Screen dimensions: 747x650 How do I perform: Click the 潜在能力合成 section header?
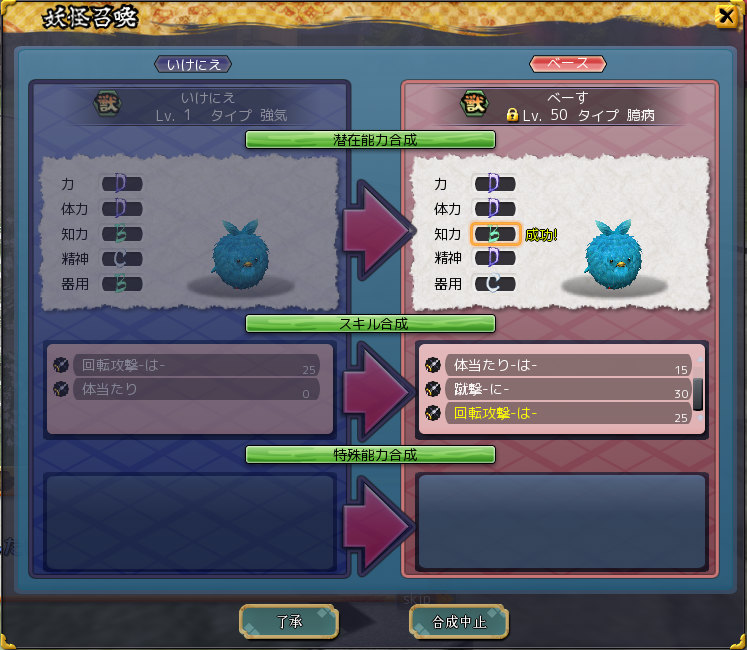[x=370, y=139]
